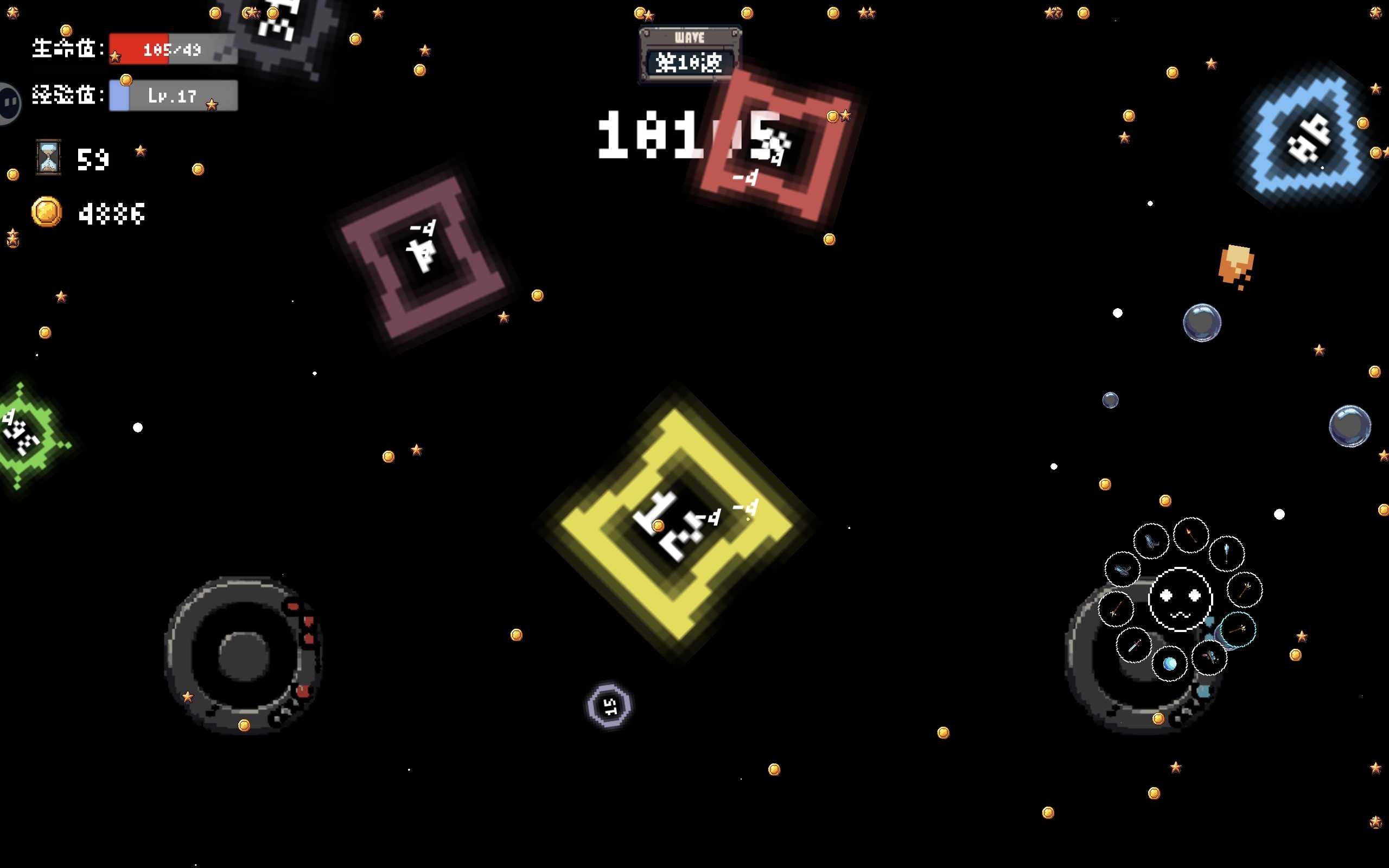Tap the left movement joystick knob
The image size is (1389, 868).
point(244,655)
